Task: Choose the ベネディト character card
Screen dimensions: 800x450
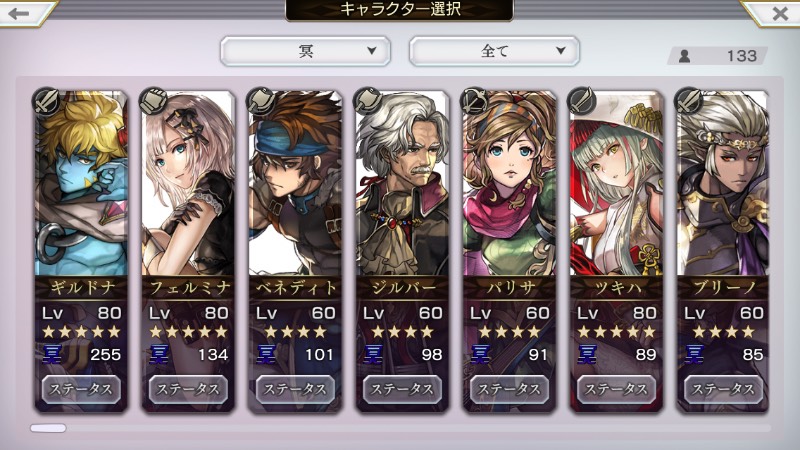Action: coord(295,190)
